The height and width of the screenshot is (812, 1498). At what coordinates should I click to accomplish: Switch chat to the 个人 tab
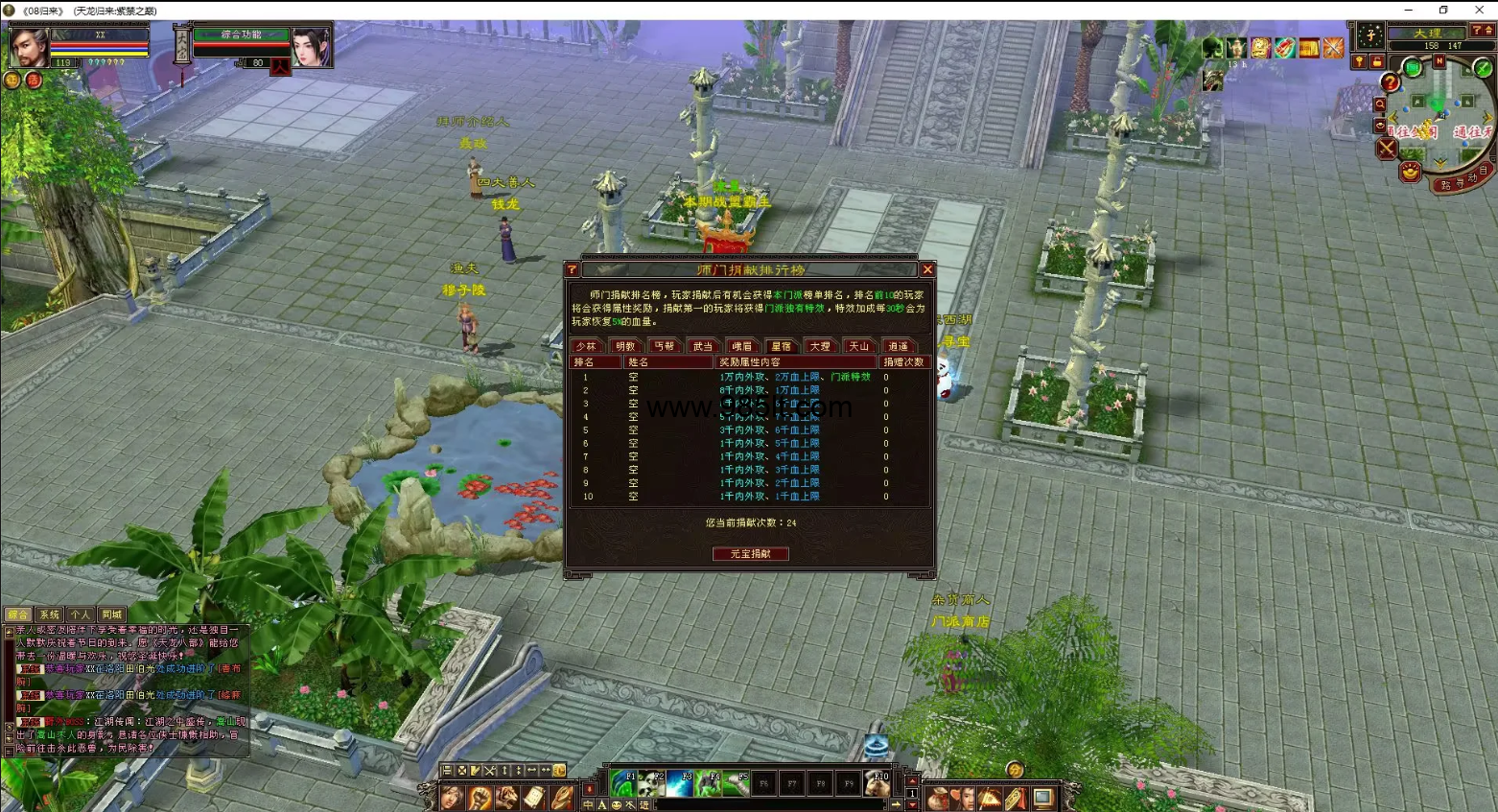tap(81, 615)
